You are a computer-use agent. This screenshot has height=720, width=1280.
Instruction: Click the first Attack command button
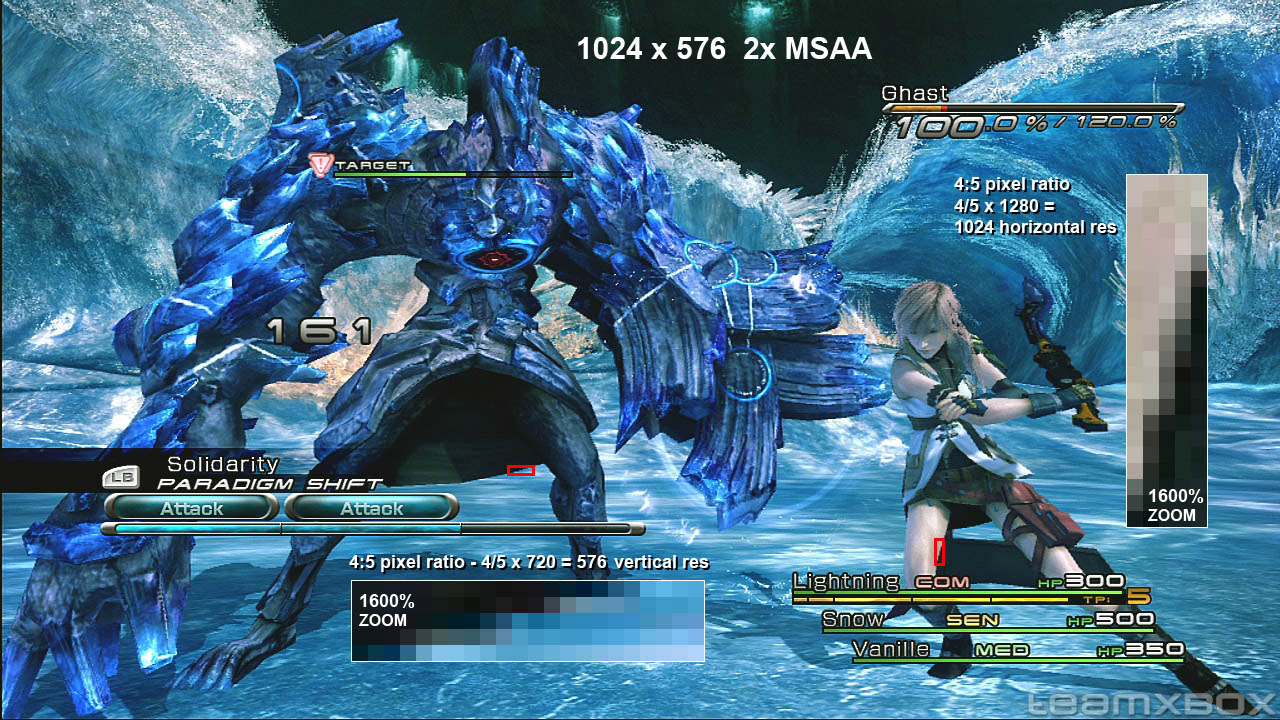(190, 508)
